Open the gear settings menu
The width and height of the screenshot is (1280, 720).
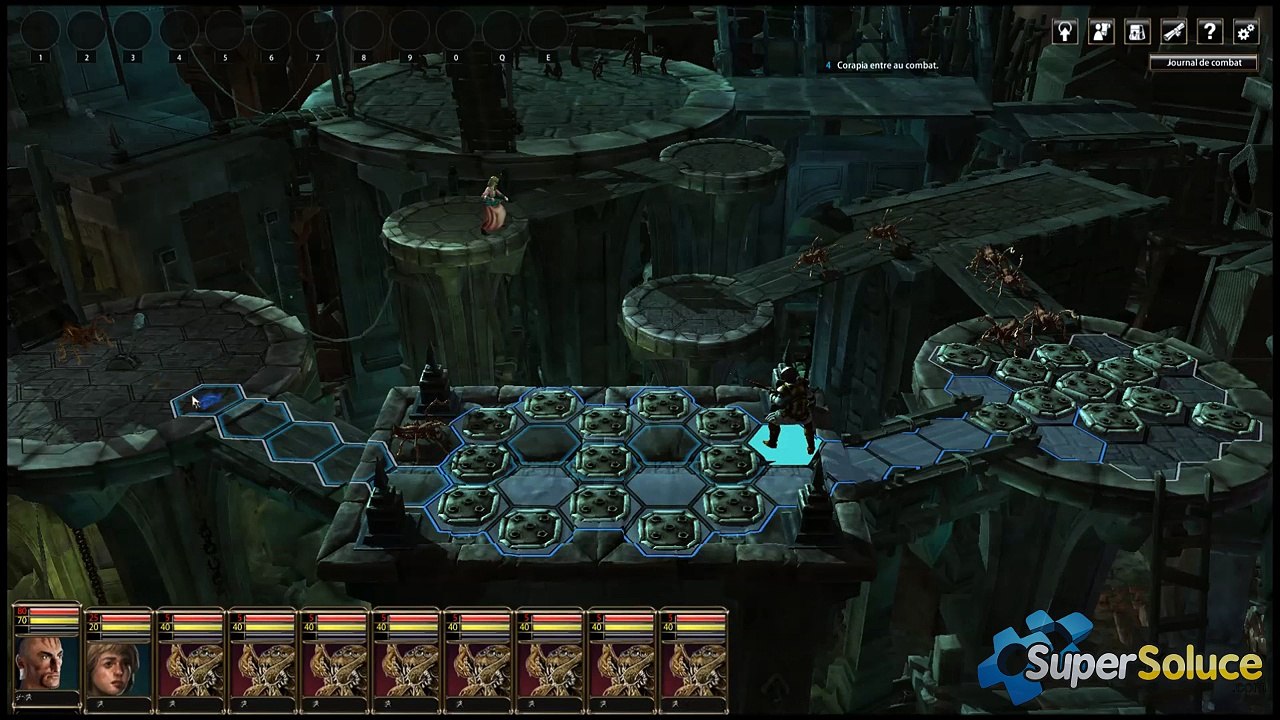tap(1246, 32)
